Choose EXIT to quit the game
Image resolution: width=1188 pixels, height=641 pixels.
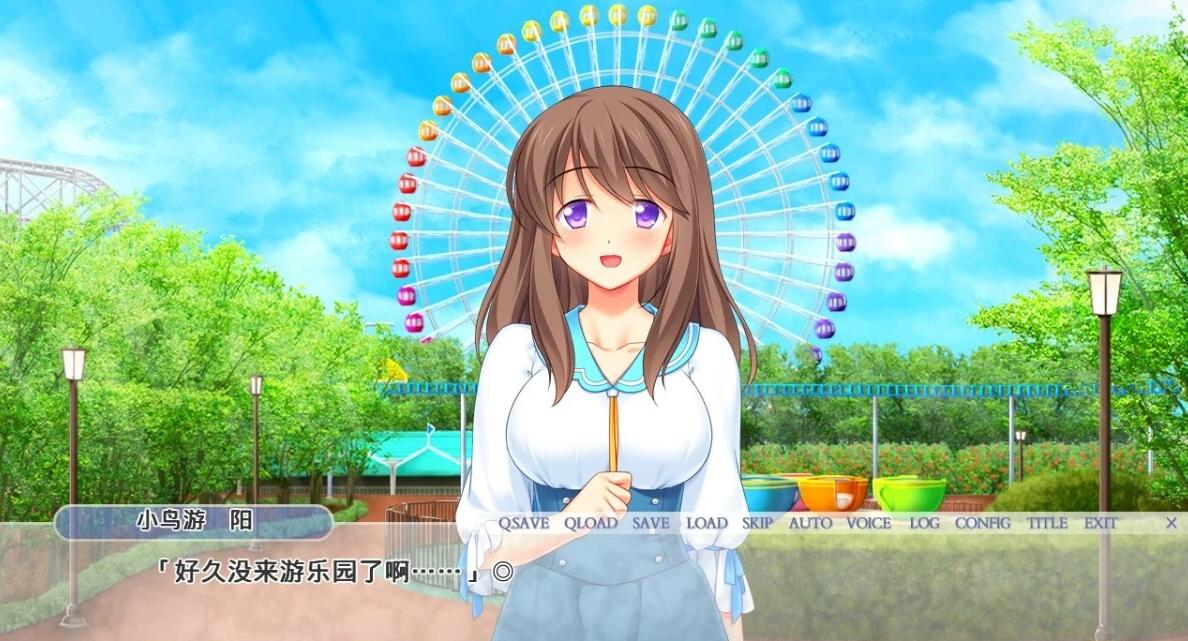point(1100,523)
